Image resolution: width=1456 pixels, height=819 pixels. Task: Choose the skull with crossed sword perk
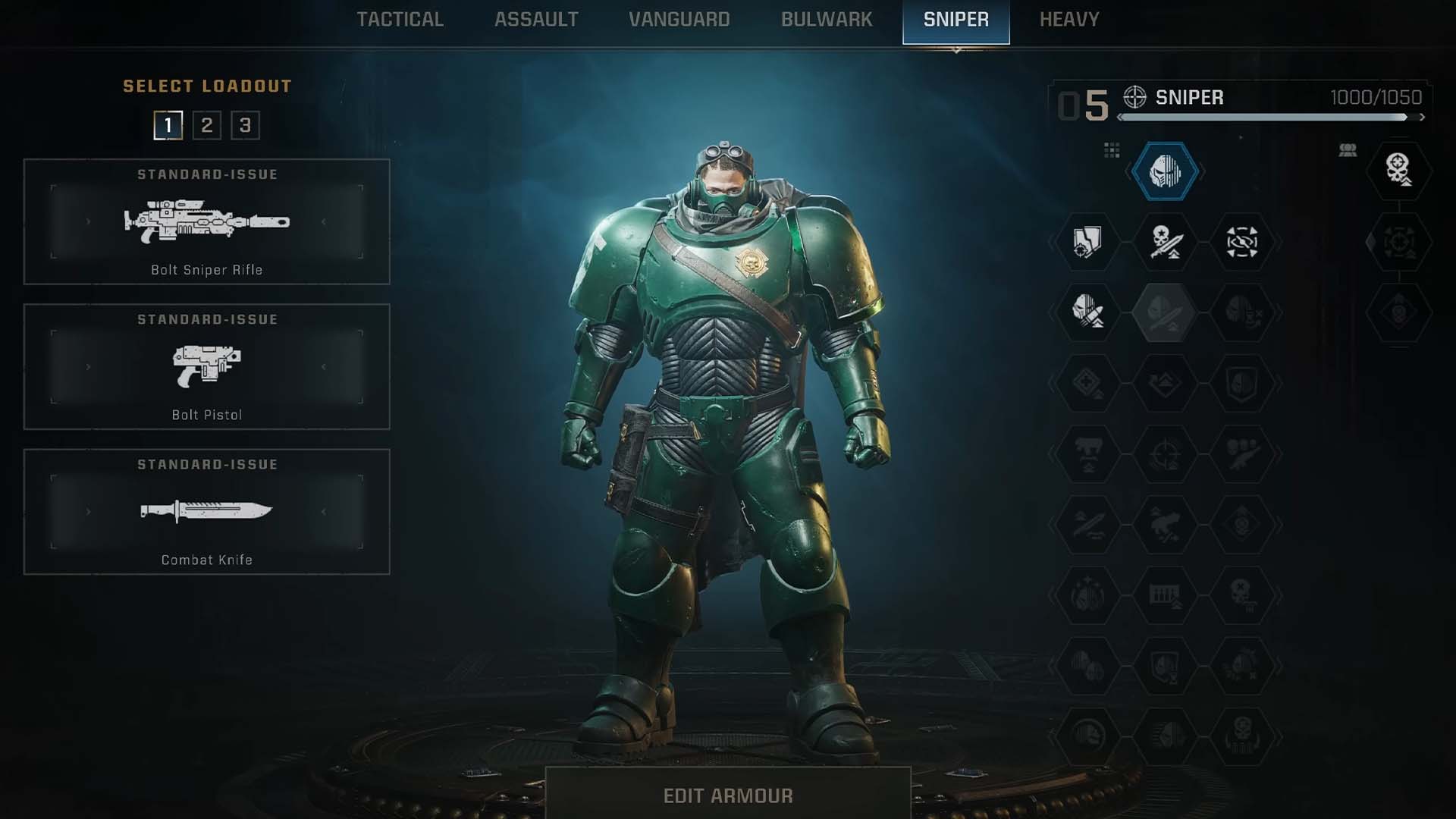(1165, 243)
